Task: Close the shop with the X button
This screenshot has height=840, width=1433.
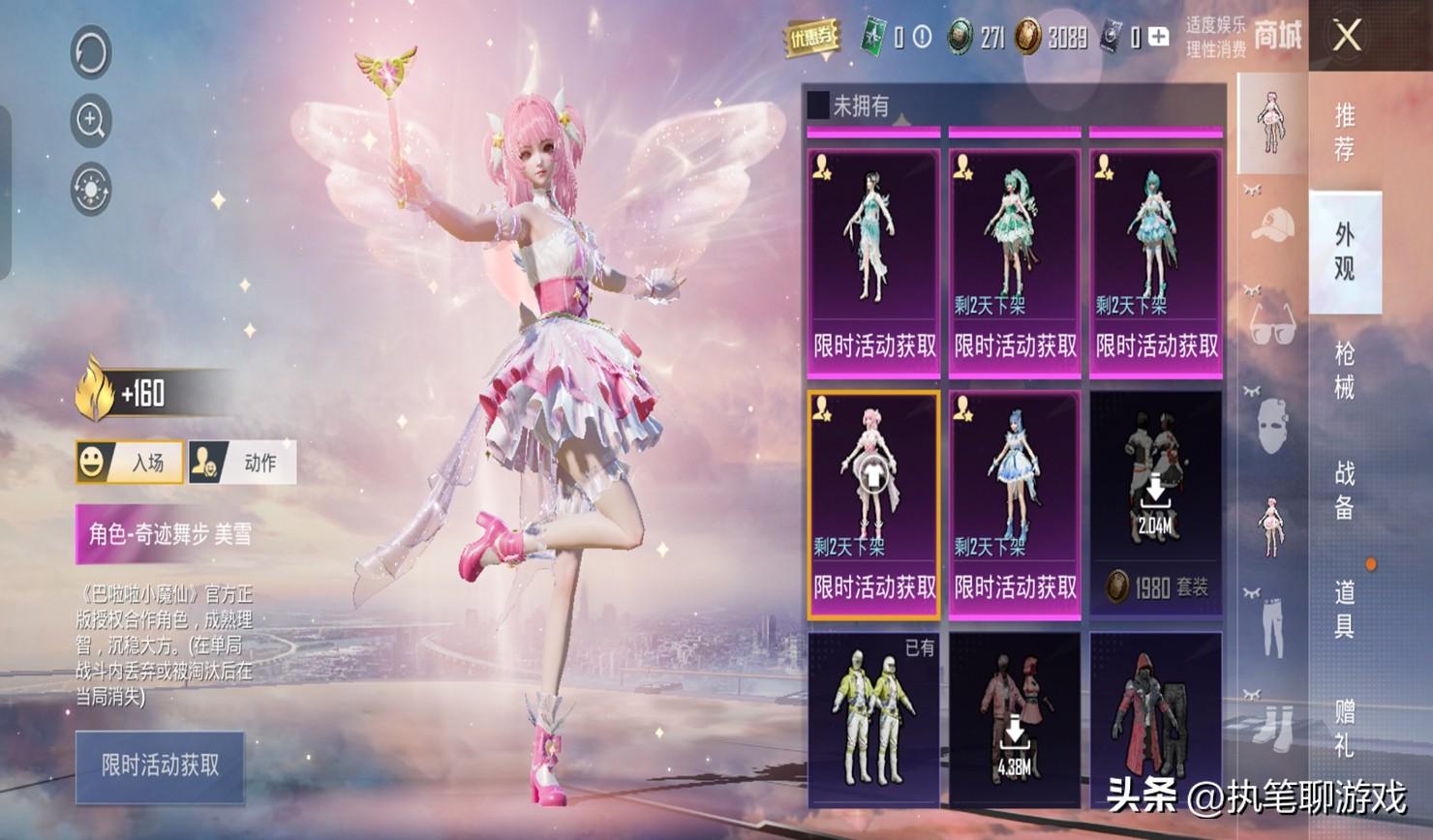Action: (x=1347, y=37)
